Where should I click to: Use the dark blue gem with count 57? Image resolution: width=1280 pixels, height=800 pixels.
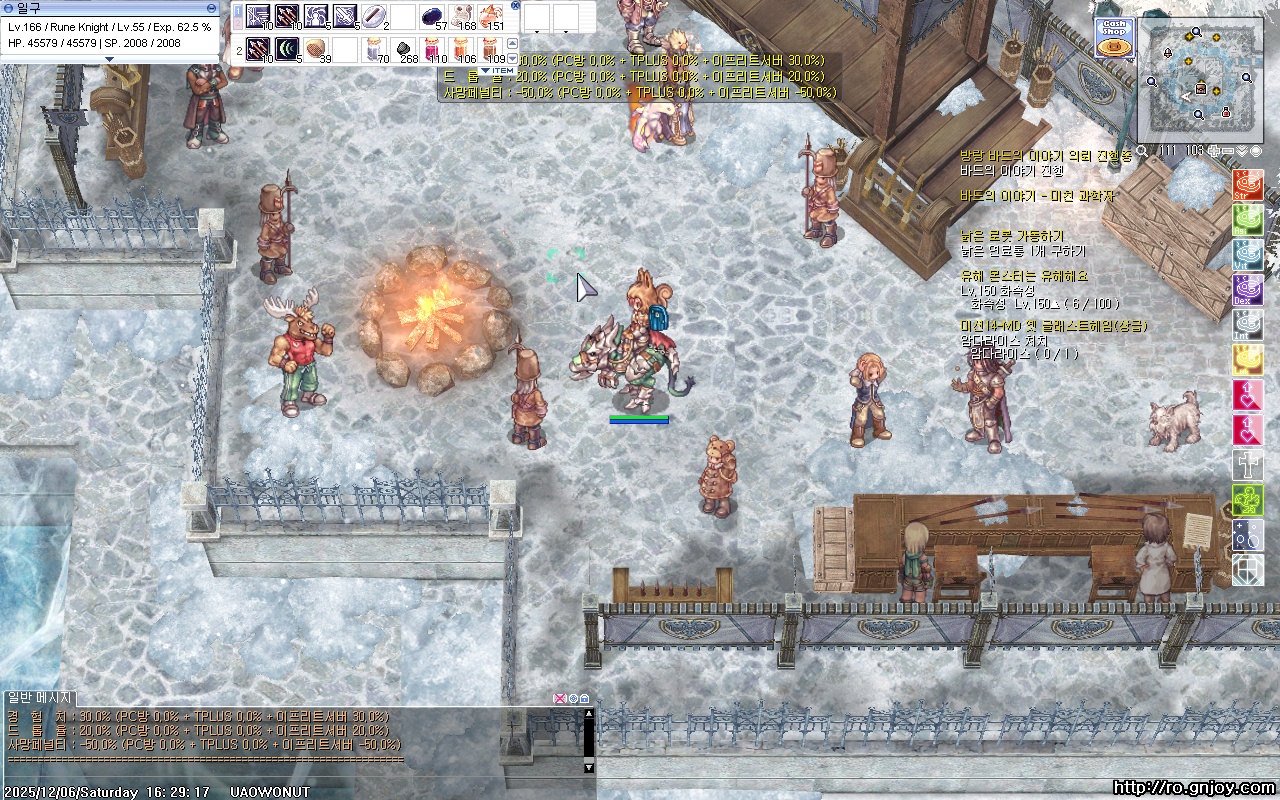pyautogui.click(x=432, y=16)
